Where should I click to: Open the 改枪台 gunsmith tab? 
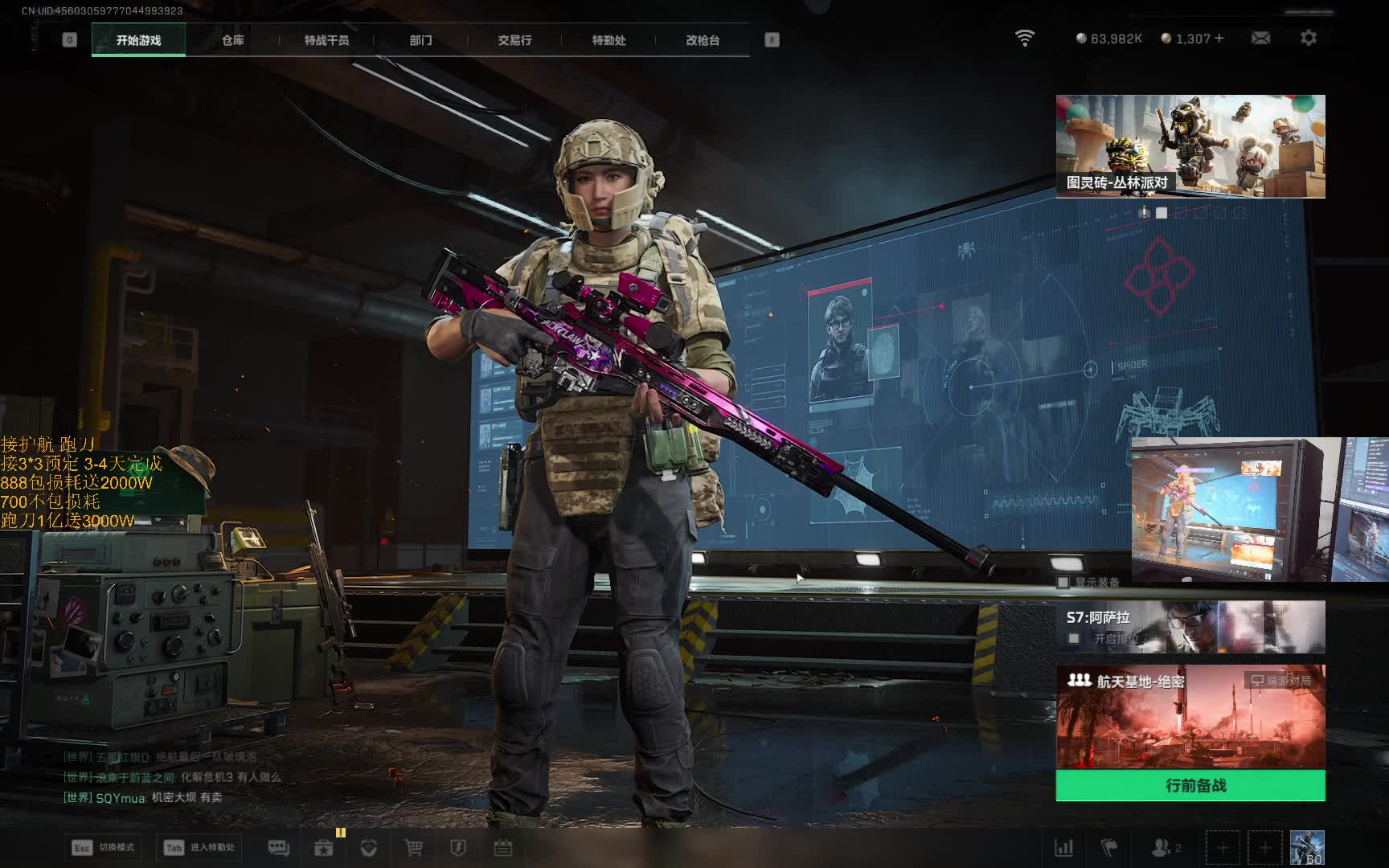(703, 40)
